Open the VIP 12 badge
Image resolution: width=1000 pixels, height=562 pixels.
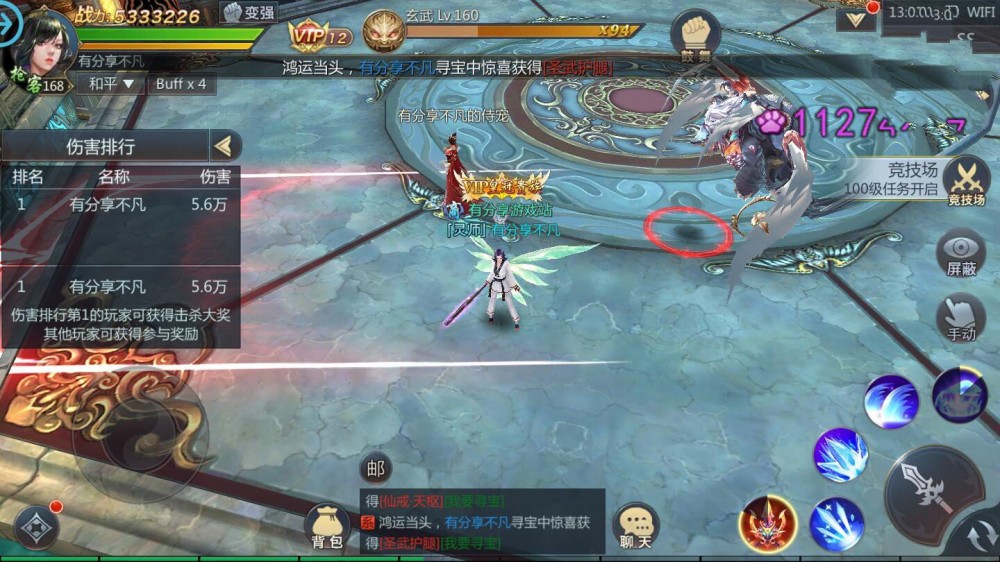[x=321, y=37]
